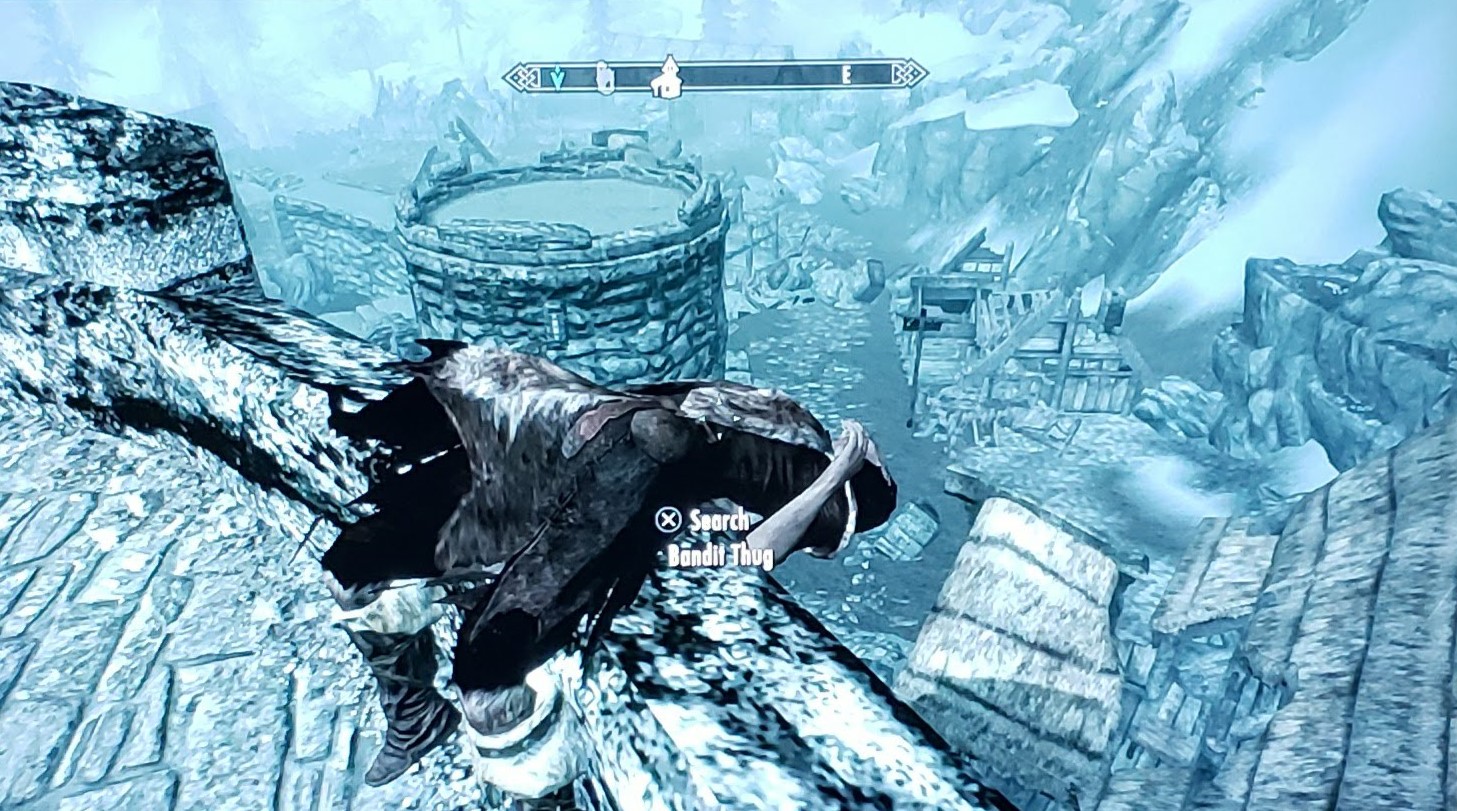This screenshot has height=811, width=1457.
Task: Click the tower-shaped marker on the compass
Action: [x=603, y=77]
